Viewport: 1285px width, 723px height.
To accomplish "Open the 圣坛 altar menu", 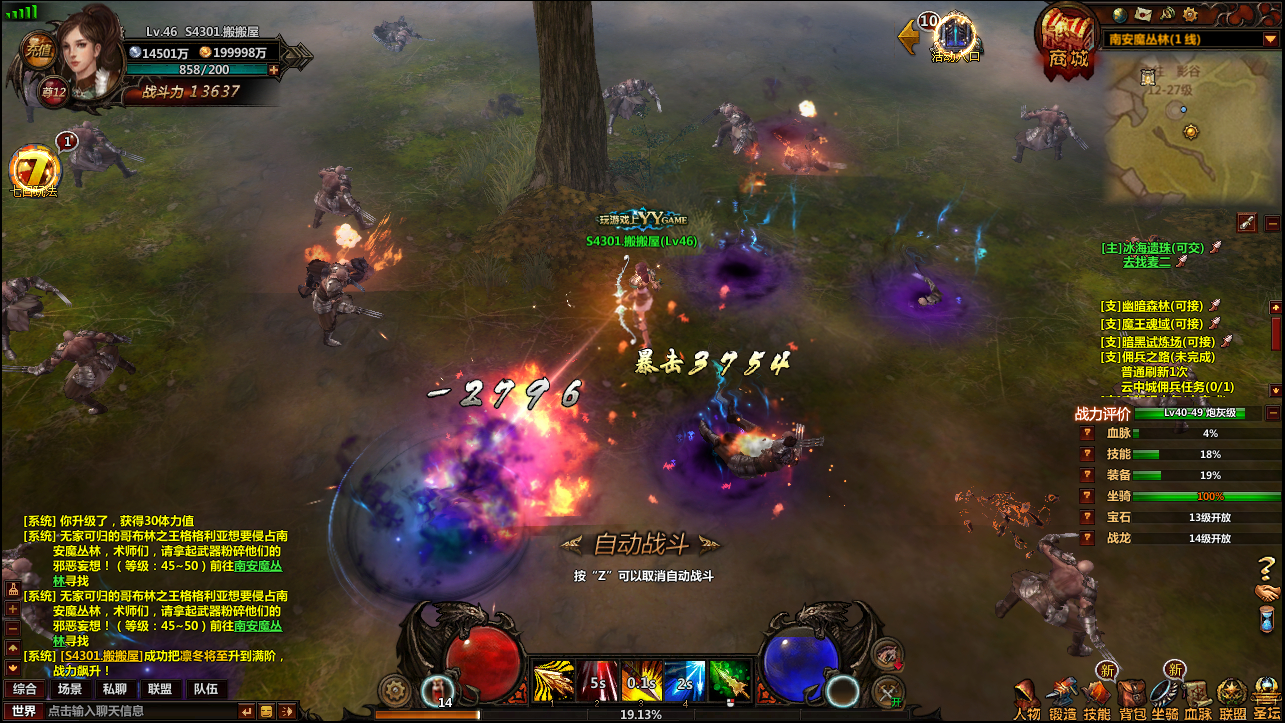I will 1267,699.
